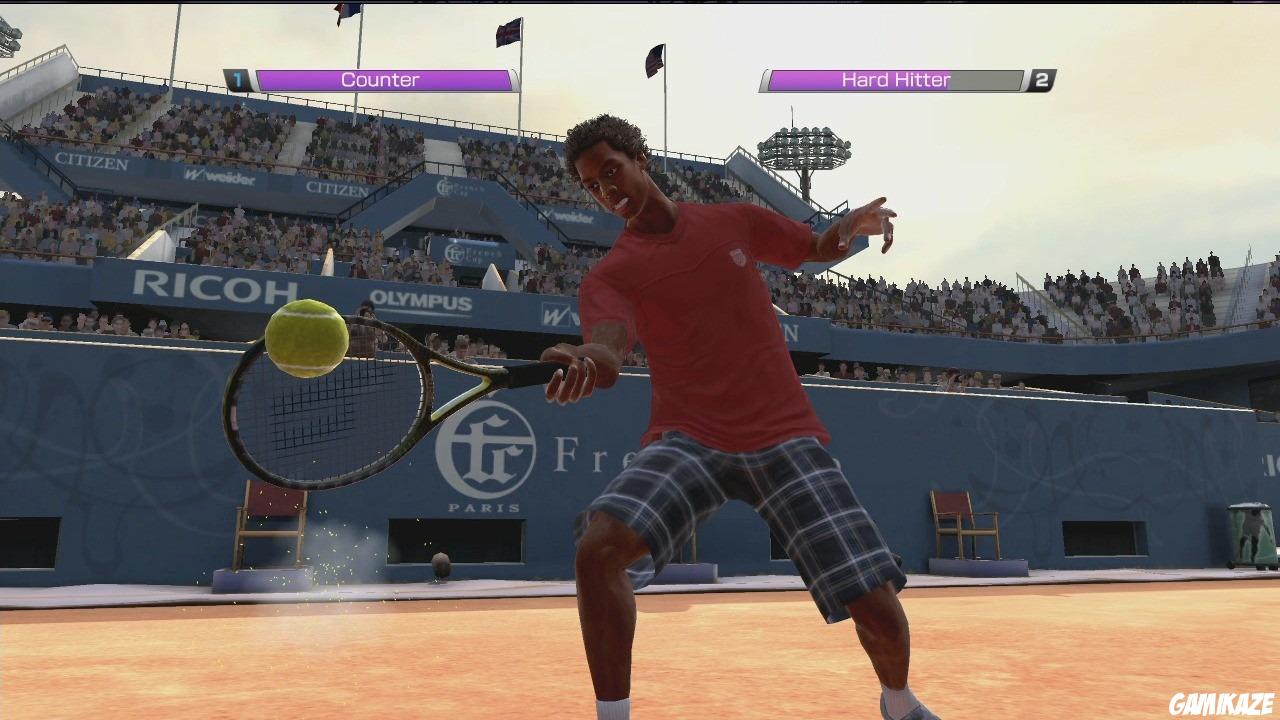Switch to the Hard Hitter player tab
1280x720 pixels.
[x=893, y=79]
